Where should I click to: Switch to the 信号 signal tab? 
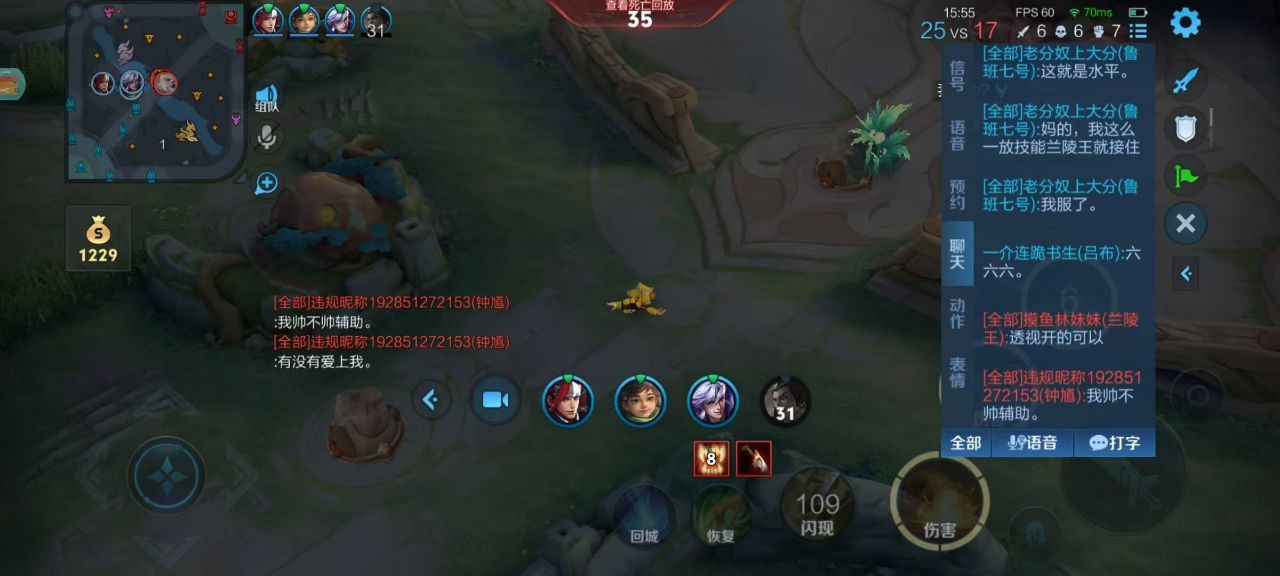(x=957, y=75)
